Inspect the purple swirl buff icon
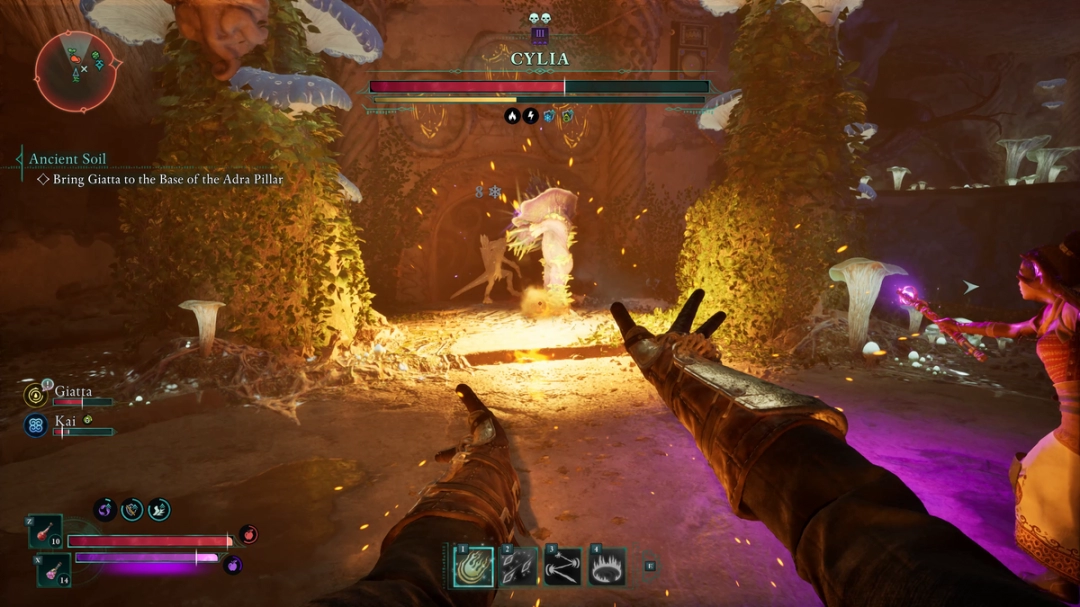This screenshot has height=607, width=1080. click(105, 510)
